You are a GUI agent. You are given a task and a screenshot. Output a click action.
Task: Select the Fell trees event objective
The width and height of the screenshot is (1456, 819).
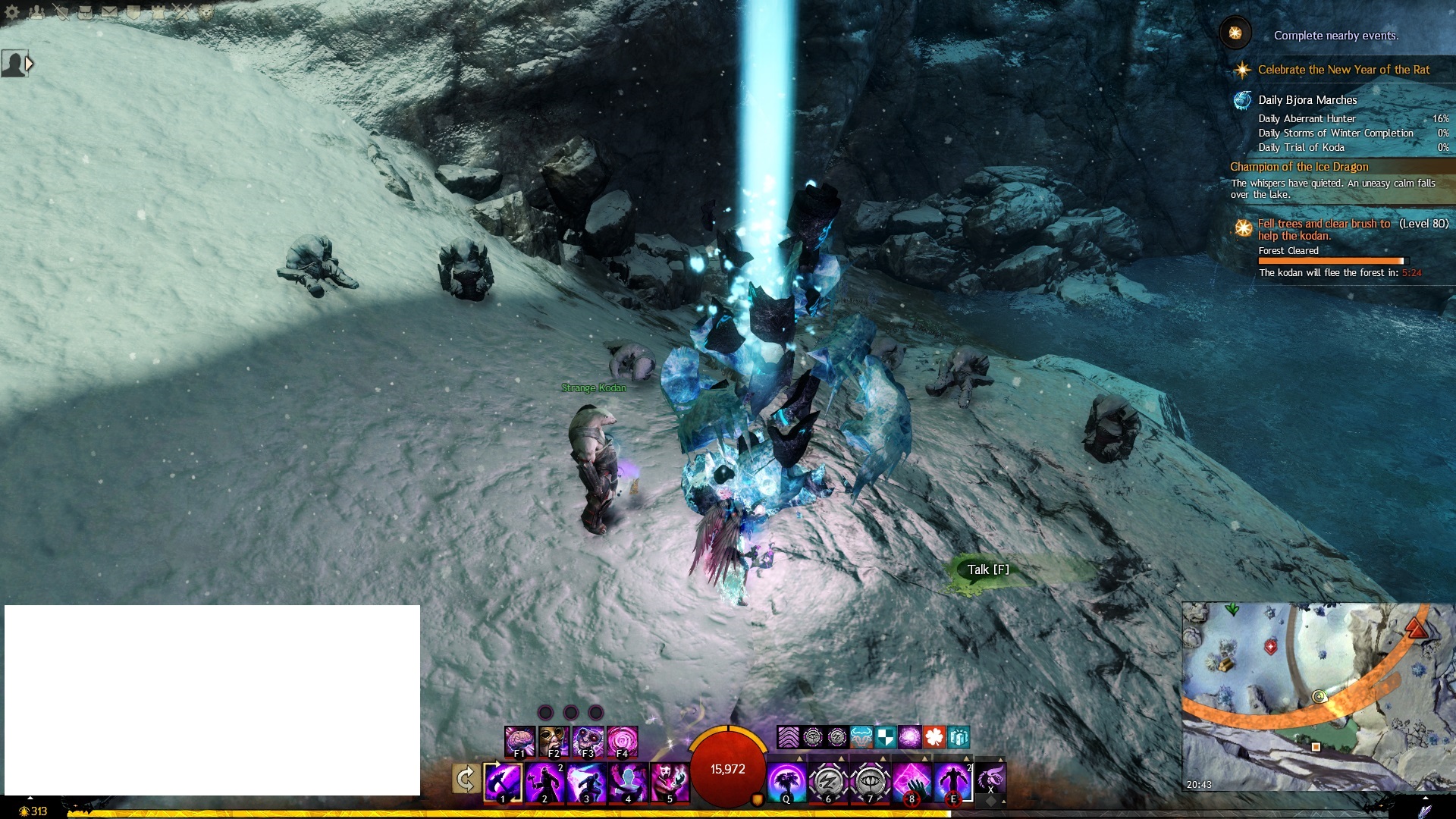[1324, 229]
